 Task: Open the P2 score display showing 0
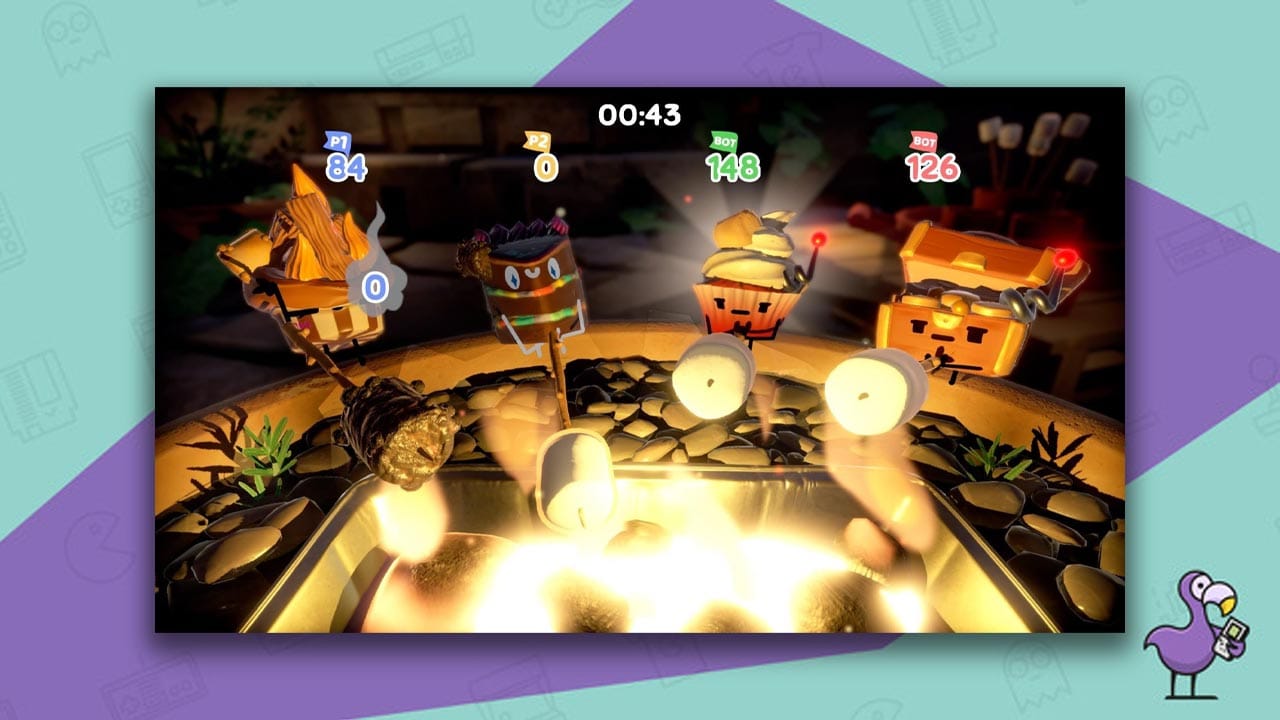pos(546,165)
